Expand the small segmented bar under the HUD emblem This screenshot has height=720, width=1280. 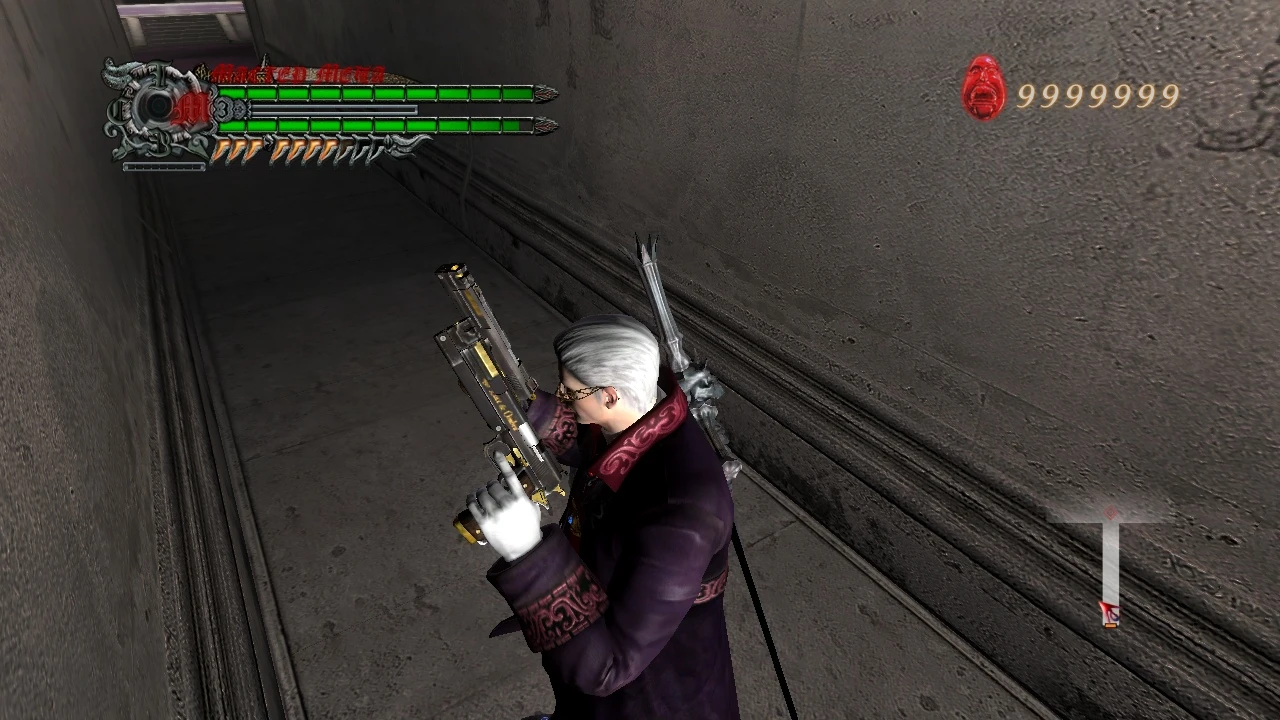pos(165,165)
